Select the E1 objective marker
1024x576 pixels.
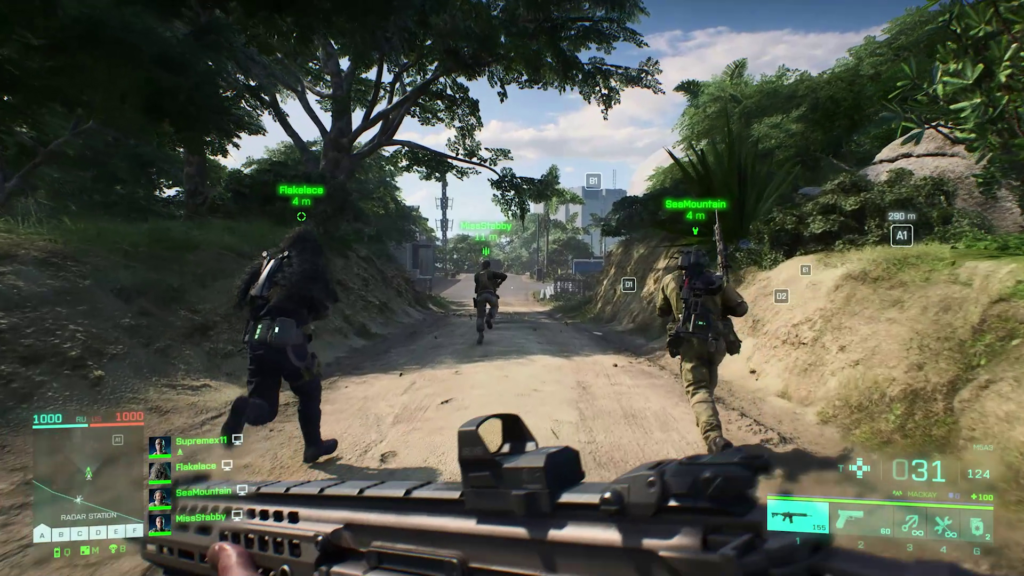805,270
